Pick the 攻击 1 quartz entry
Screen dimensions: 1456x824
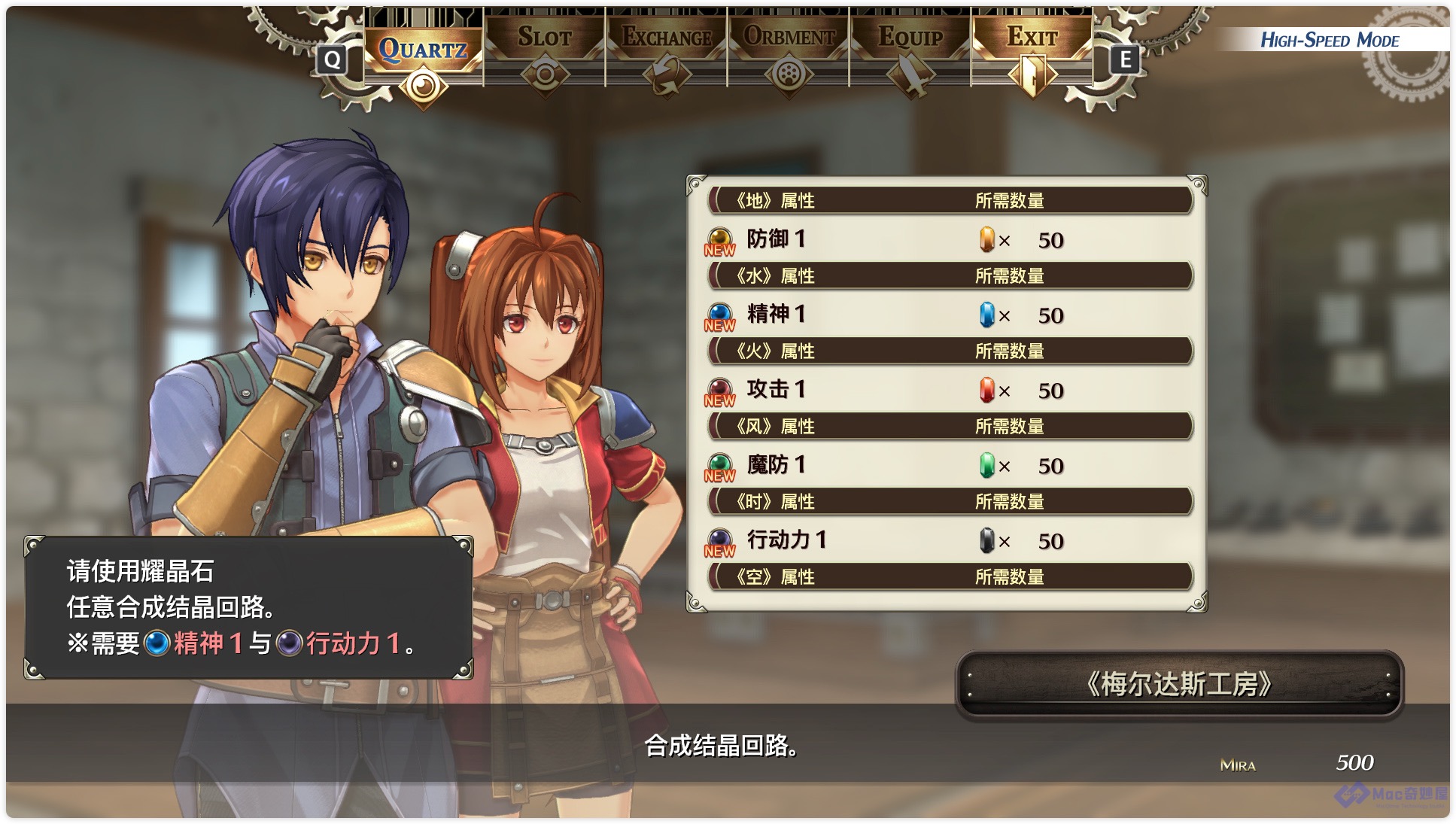[948, 390]
